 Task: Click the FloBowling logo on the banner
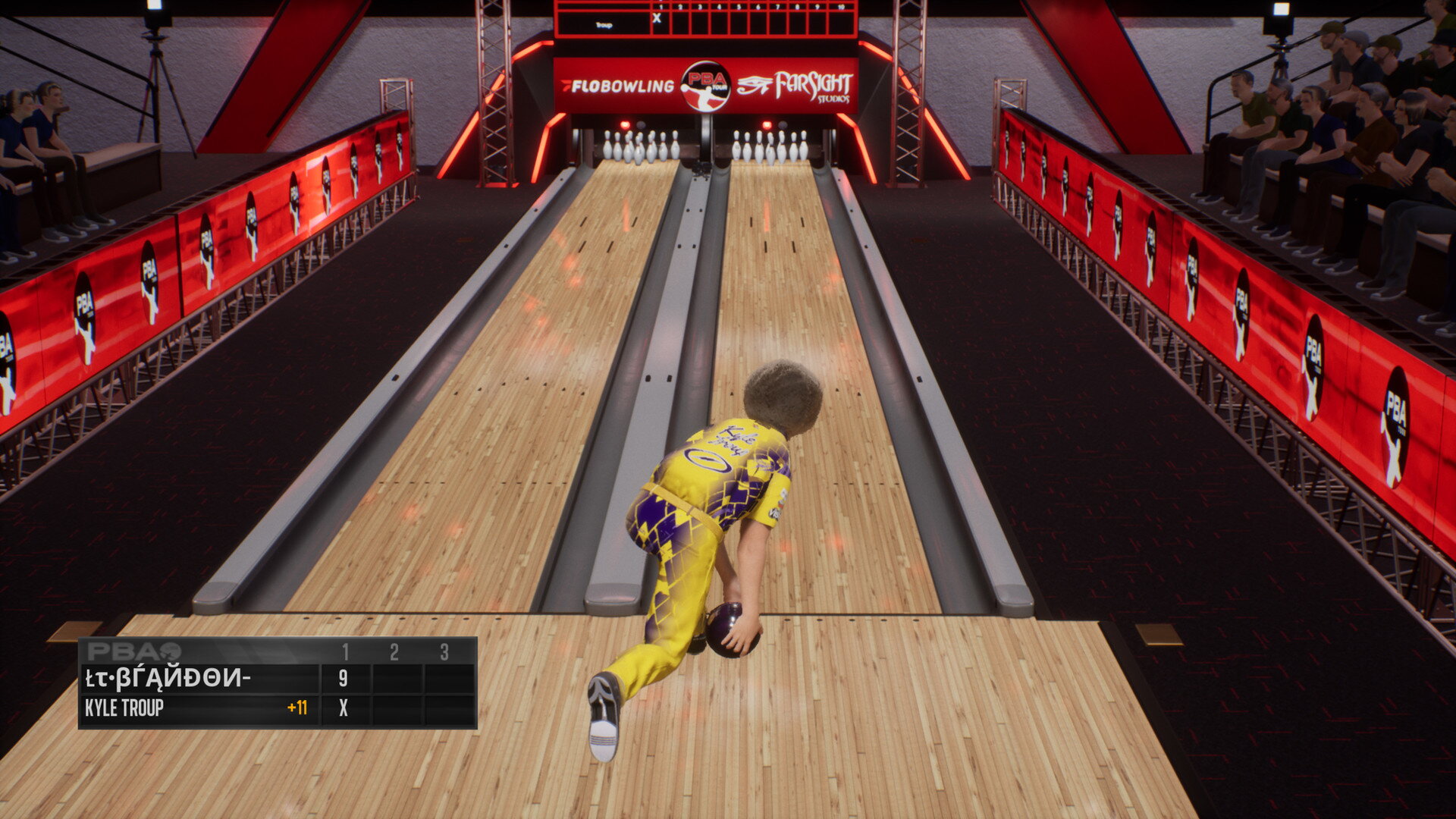click(622, 86)
